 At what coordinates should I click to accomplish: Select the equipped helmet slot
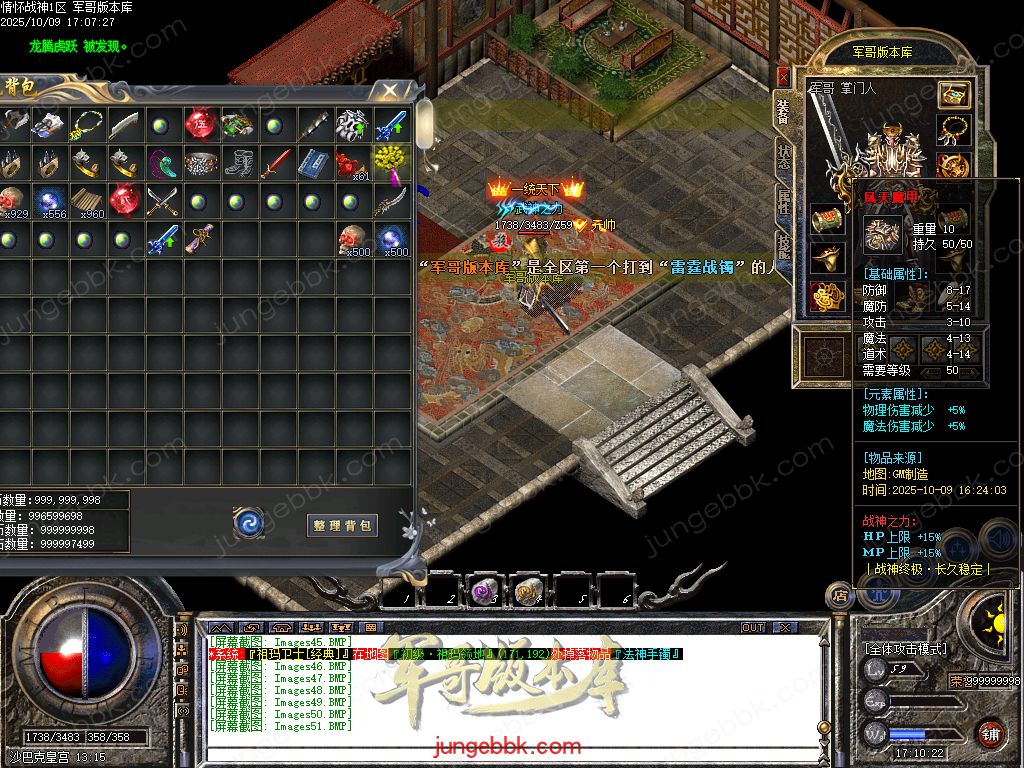click(954, 95)
